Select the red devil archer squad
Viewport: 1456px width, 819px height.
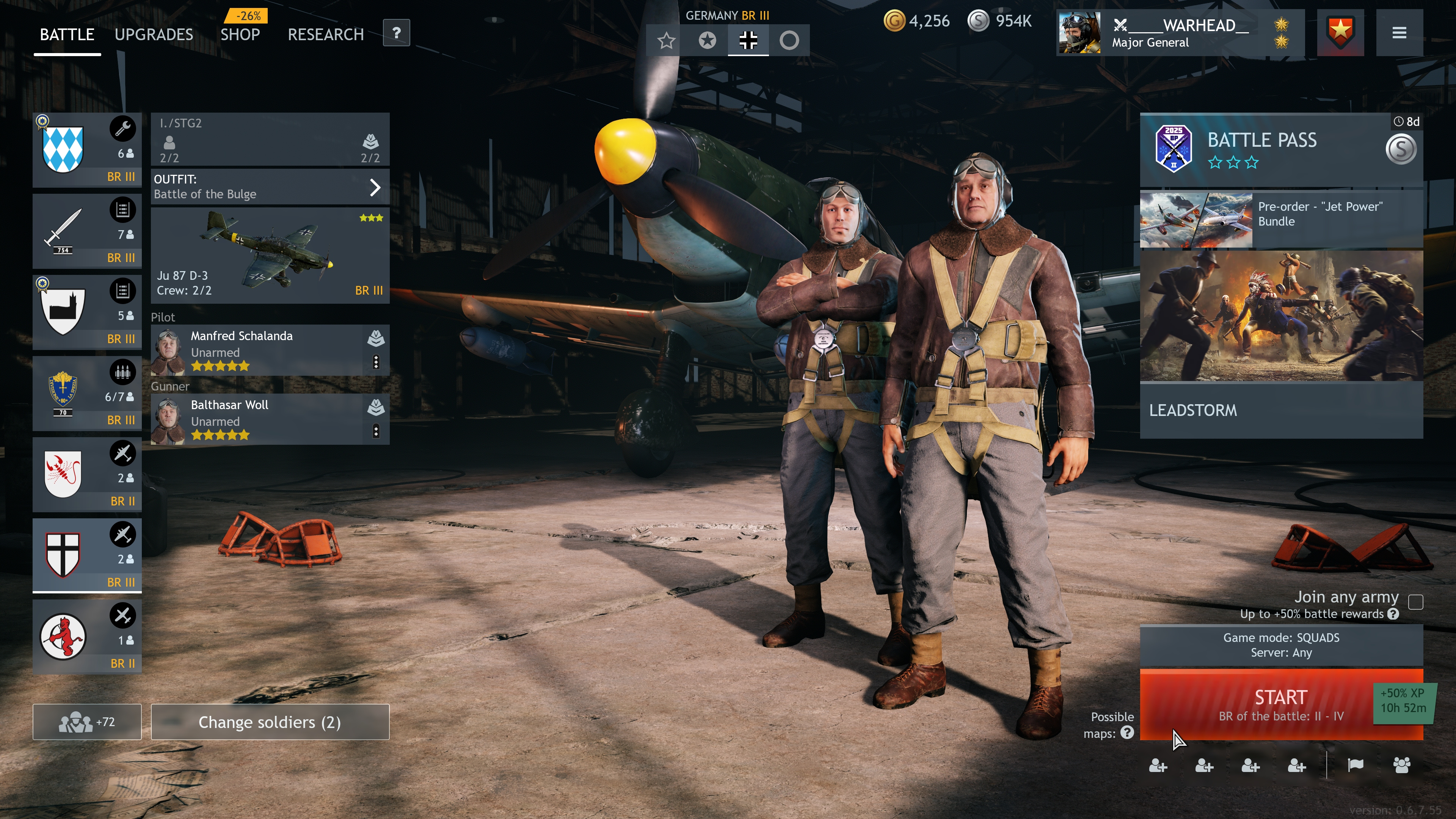[x=86, y=637]
